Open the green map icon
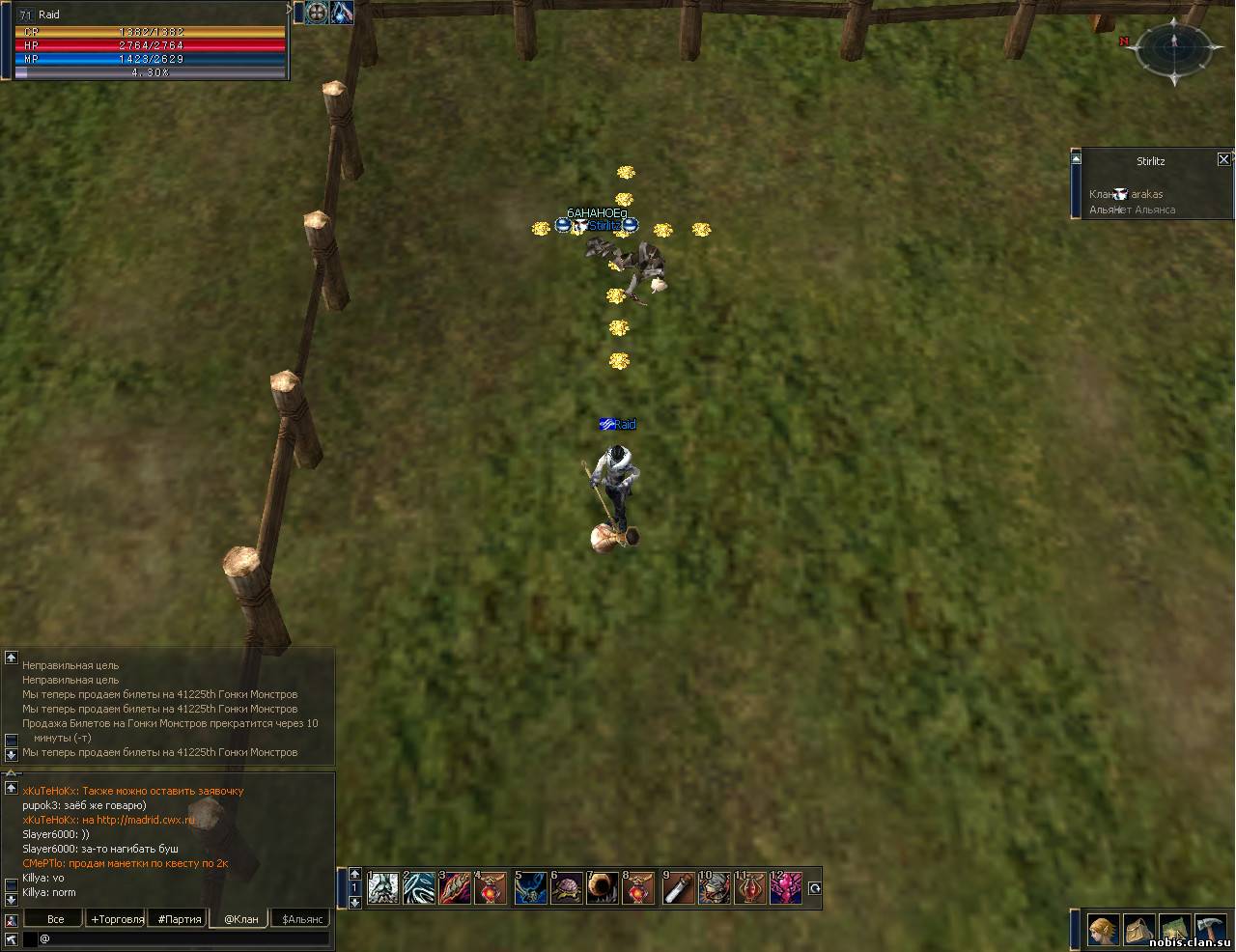This screenshot has height=952, width=1236. tap(1174, 930)
